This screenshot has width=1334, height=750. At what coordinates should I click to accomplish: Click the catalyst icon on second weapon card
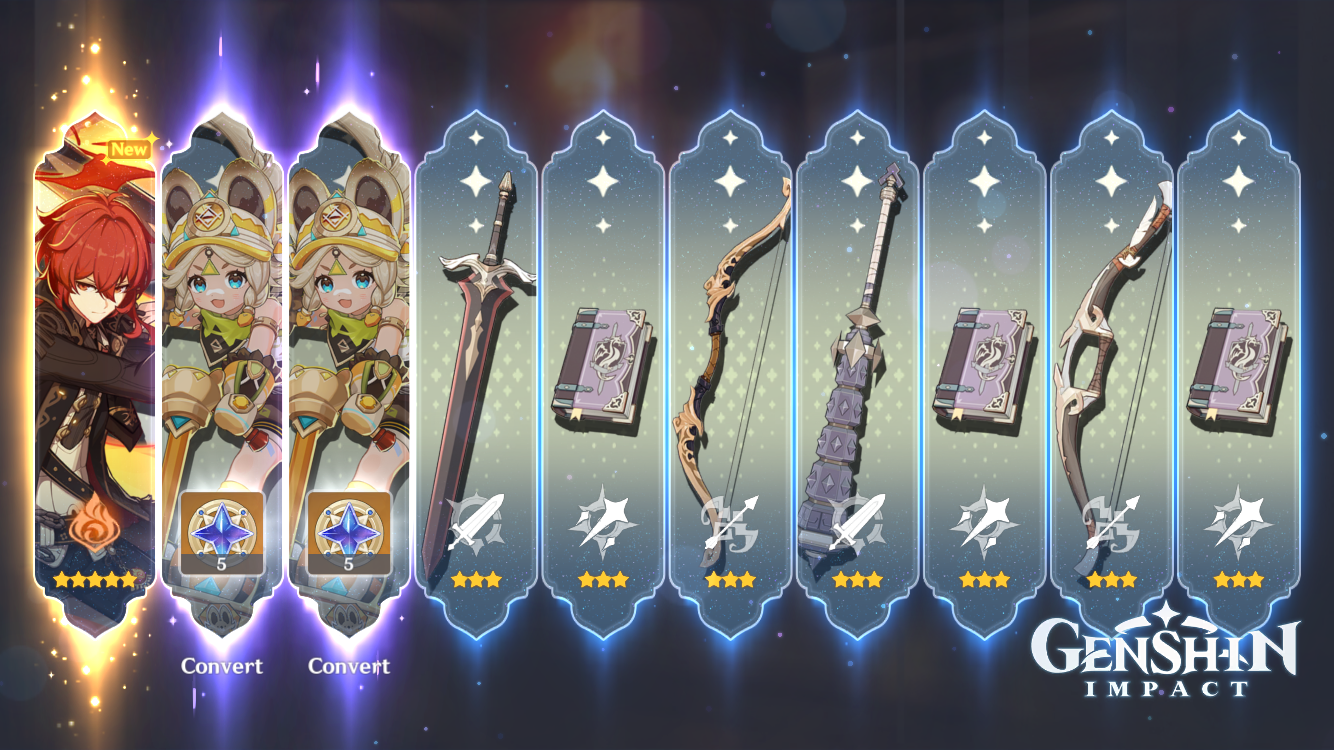tap(606, 525)
